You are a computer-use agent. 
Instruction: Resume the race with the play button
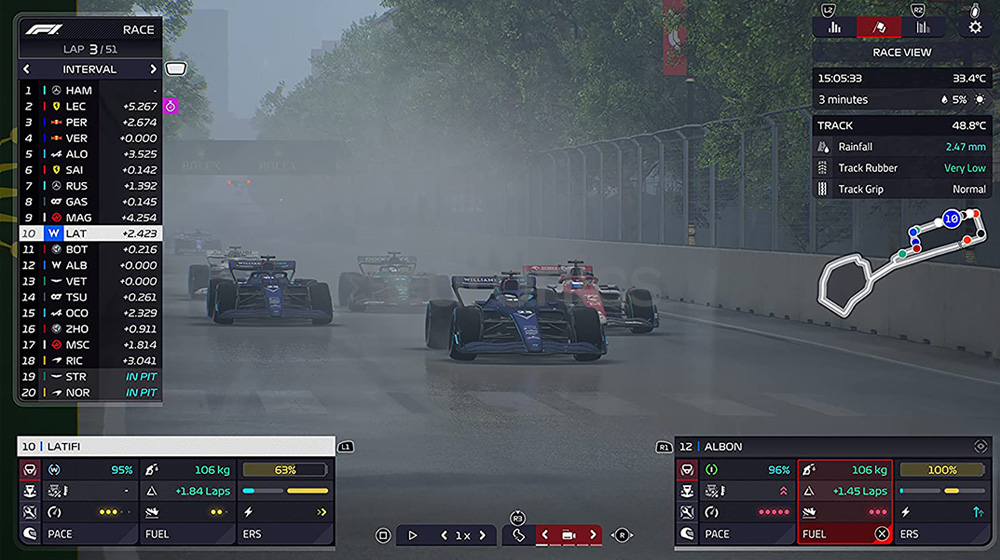412,535
